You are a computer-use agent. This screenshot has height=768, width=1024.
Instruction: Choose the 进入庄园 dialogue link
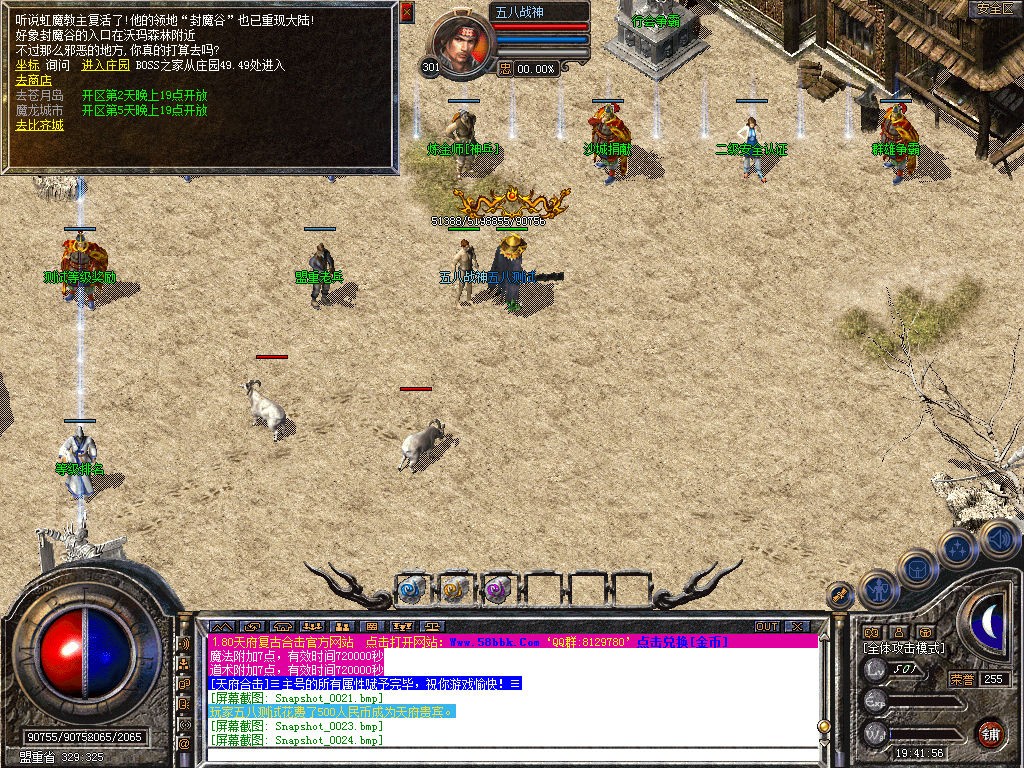(x=106, y=66)
